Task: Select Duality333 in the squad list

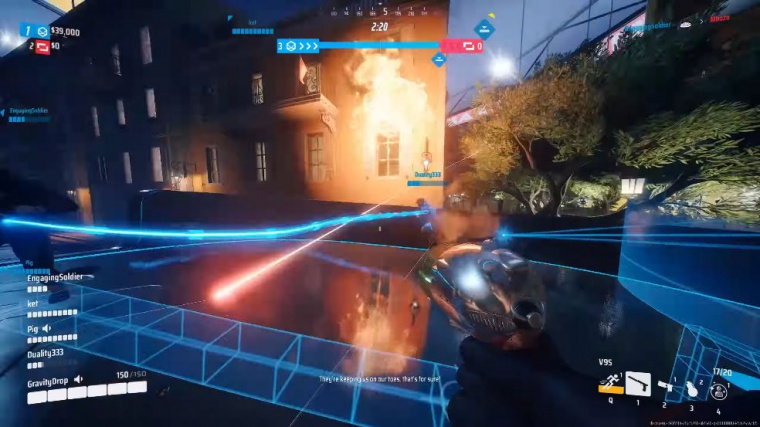Action: click(46, 352)
